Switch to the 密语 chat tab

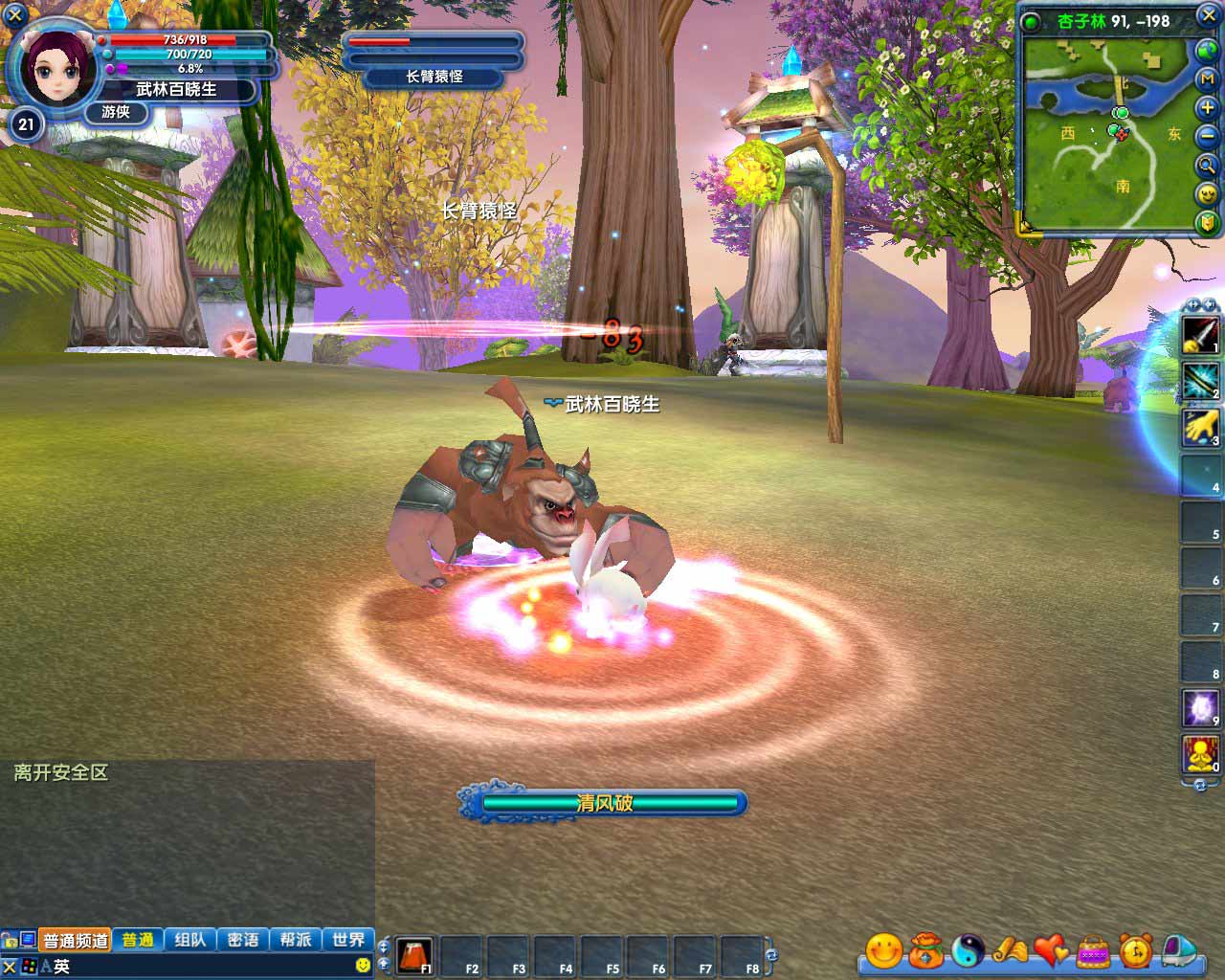pos(243,940)
